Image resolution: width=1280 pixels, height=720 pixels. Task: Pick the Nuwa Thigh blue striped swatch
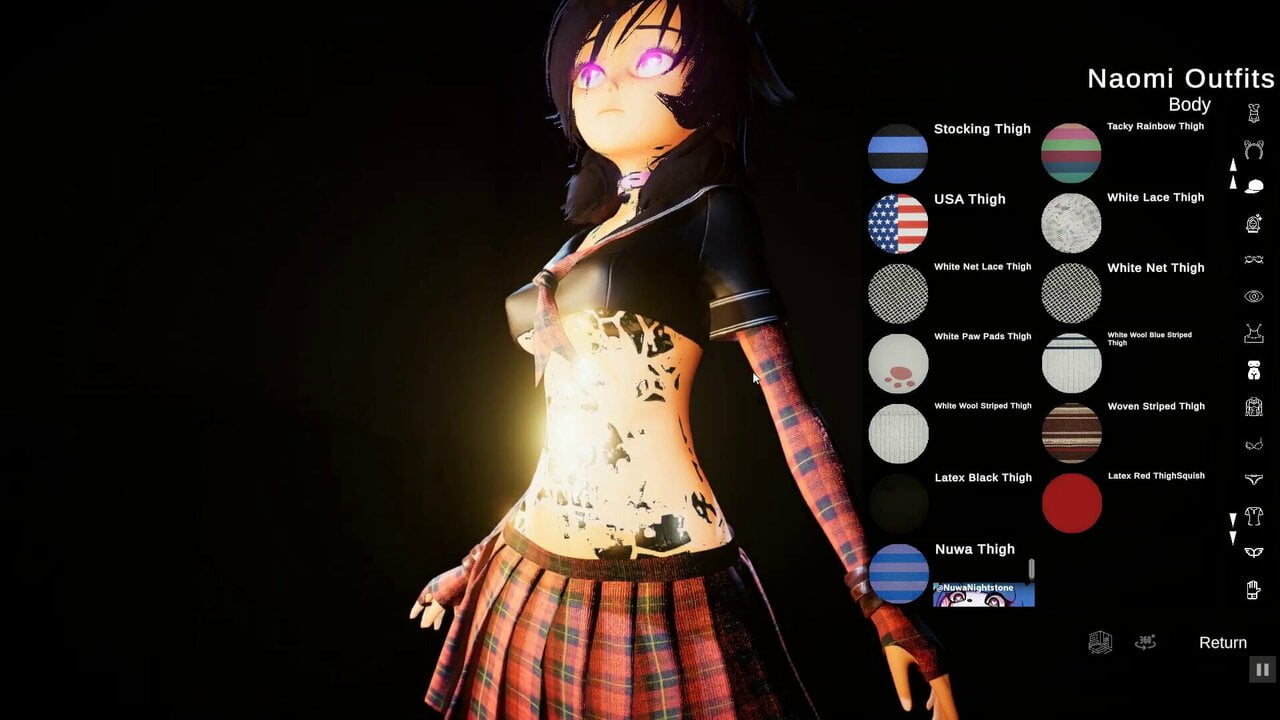pyautogui.click(x=898, y=574)
